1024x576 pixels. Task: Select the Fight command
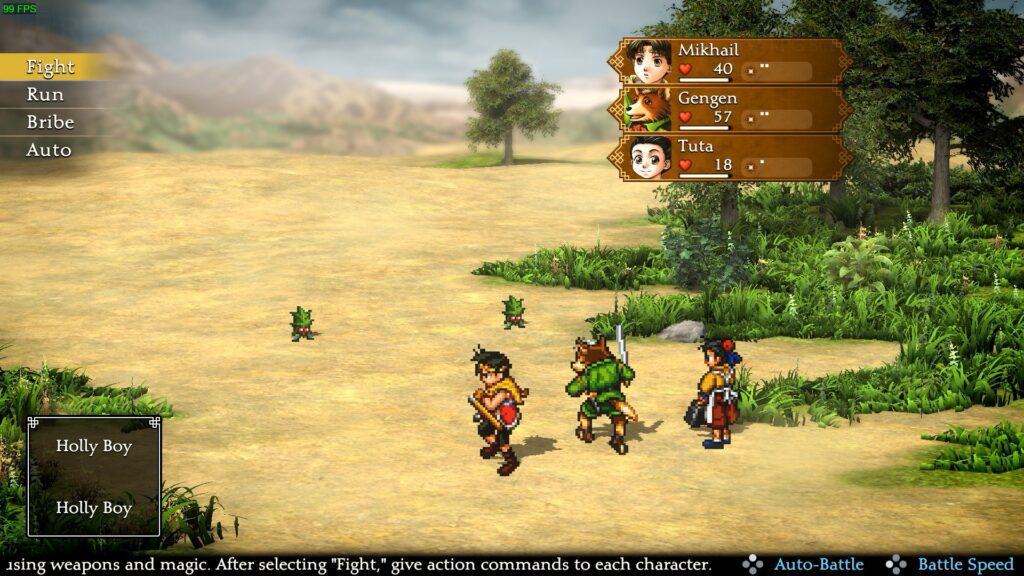(x=50, y=67)
